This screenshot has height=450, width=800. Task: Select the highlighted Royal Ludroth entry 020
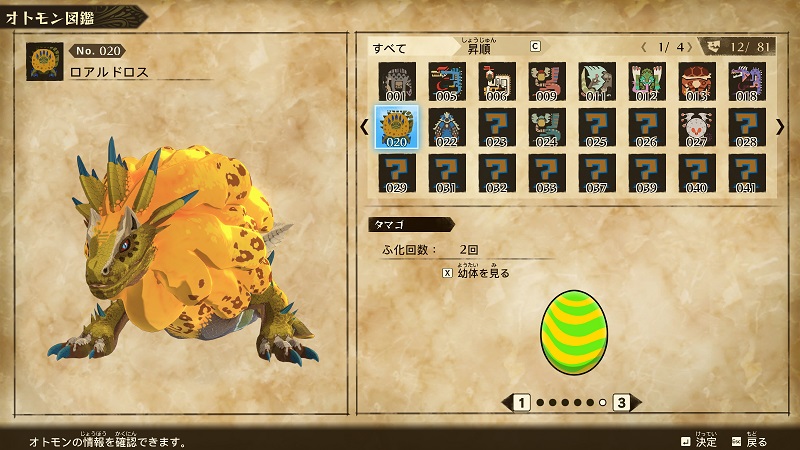(x=397, y=127)
